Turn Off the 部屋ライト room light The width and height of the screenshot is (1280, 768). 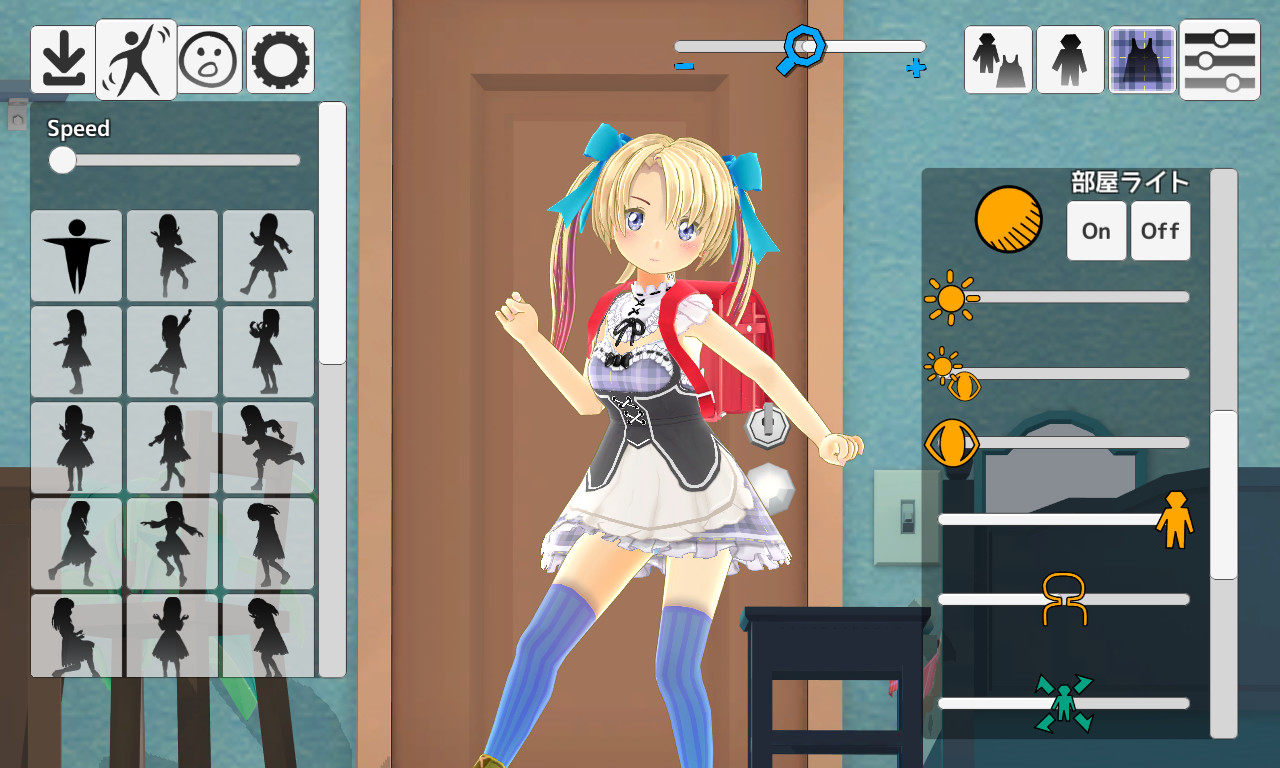(x=1160, y=230)
